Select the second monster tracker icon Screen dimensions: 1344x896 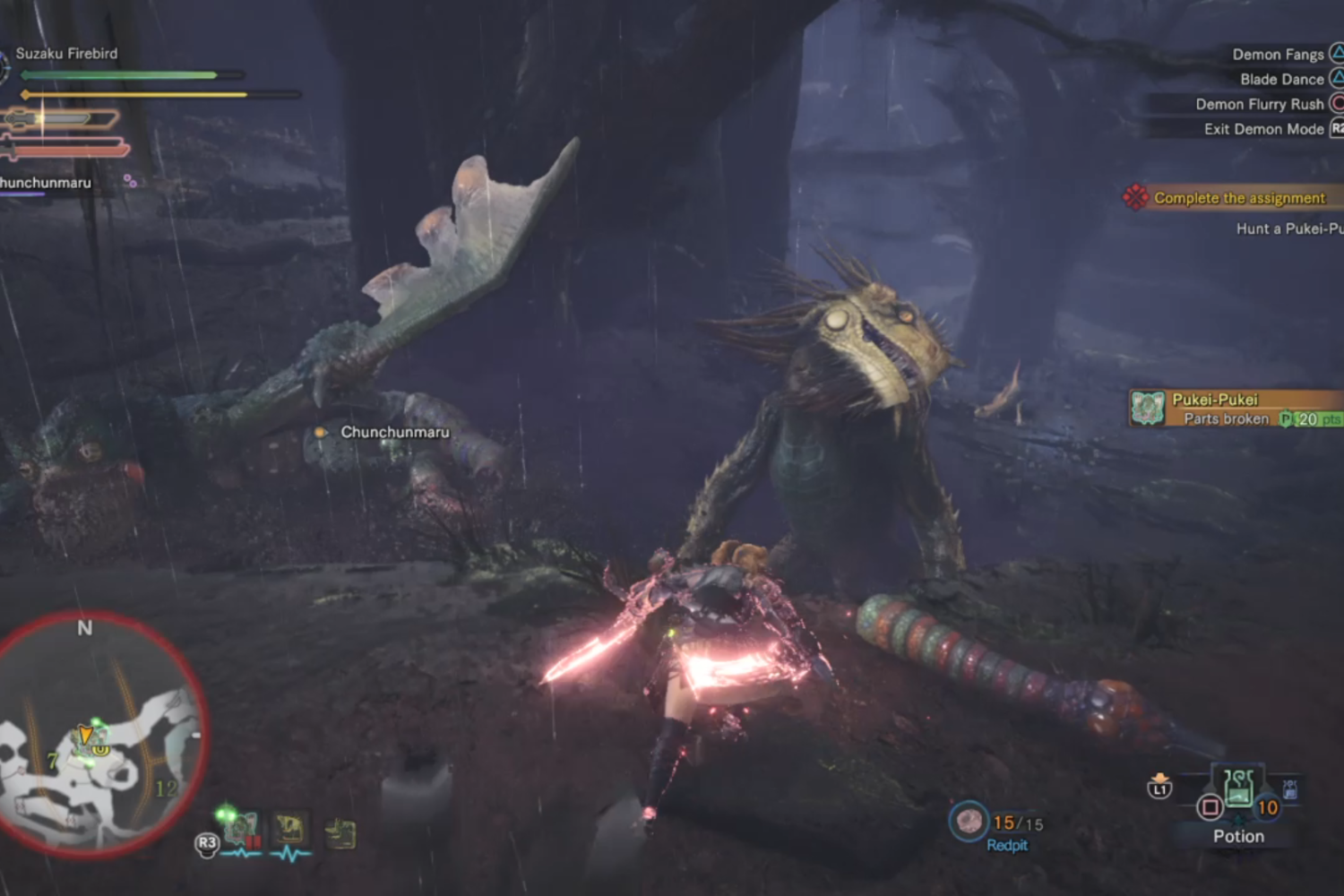point(289,831)
